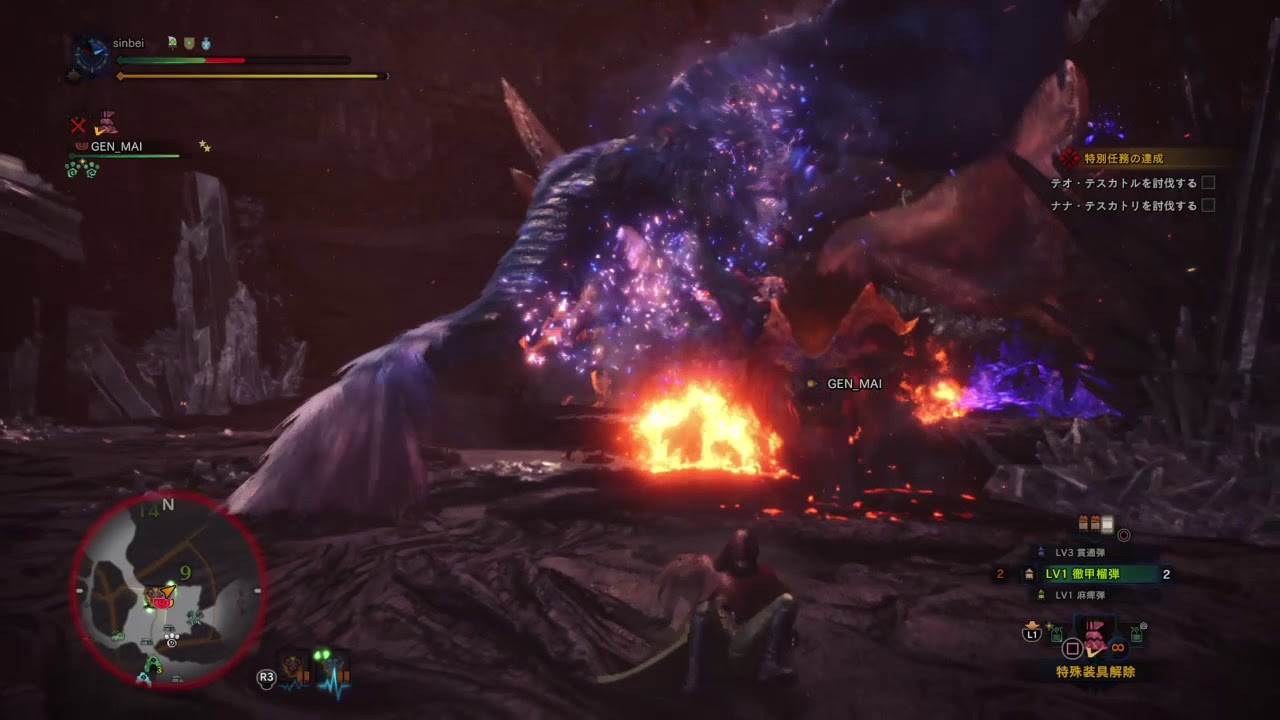Switch to LV1 麻痺弾 ammo
Screen dimensions: 1280x720
(x=1080, y=595)
